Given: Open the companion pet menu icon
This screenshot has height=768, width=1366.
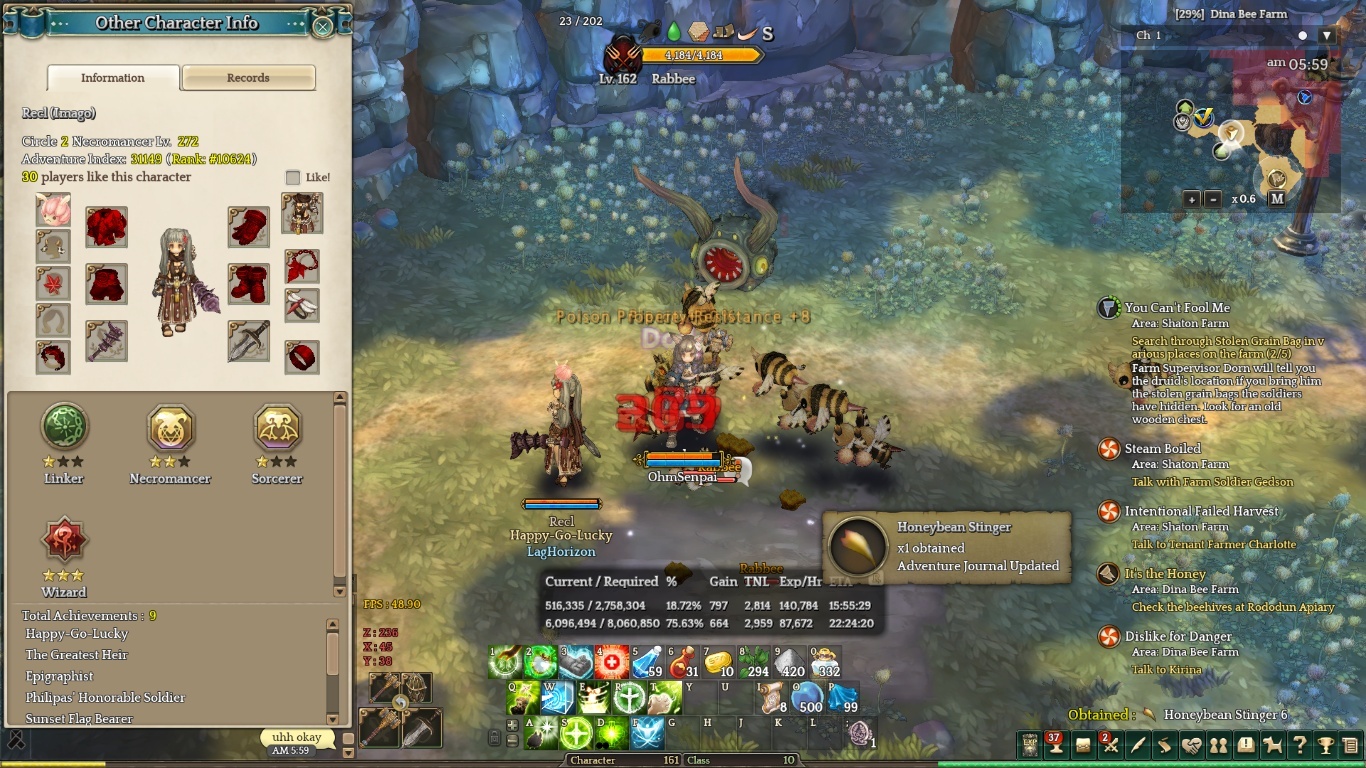Looking at the screenshot, I should point(1272,745).
